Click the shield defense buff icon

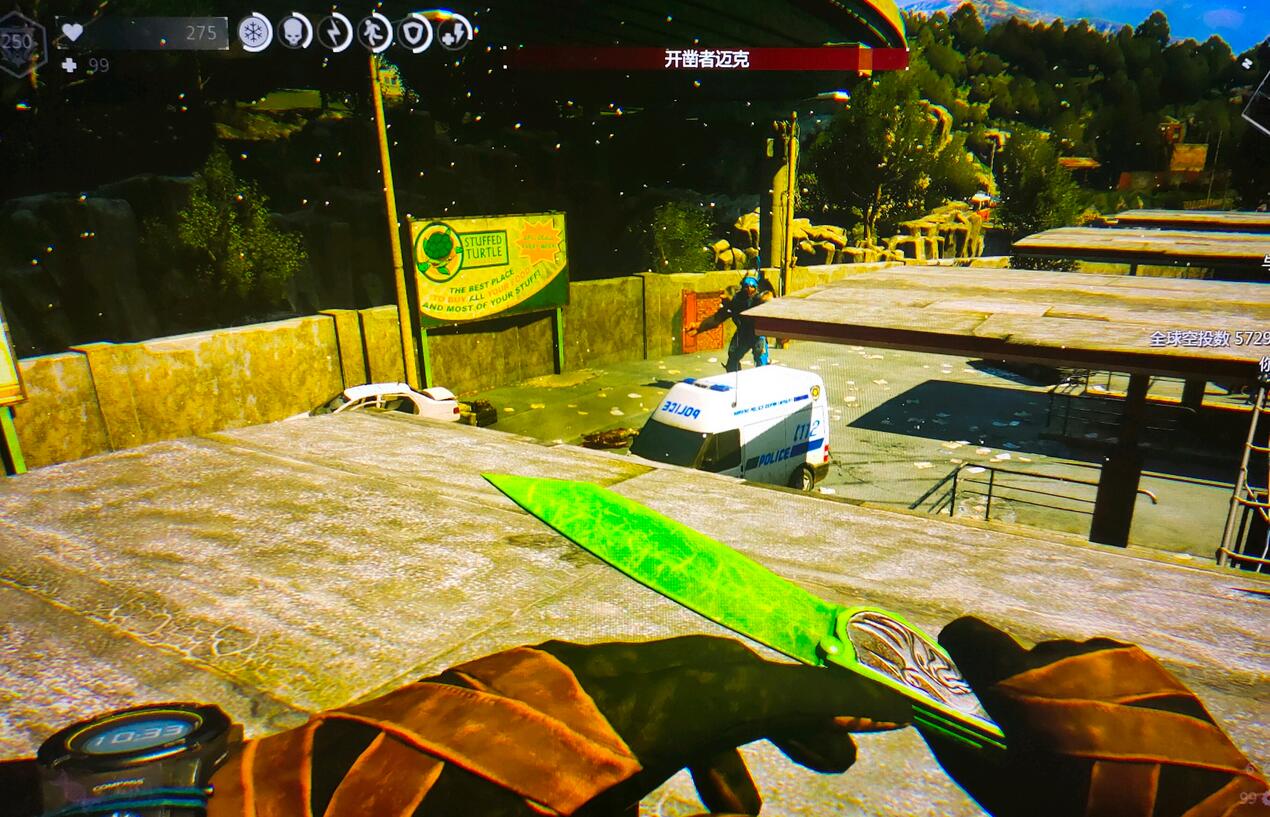coord(415,32)
